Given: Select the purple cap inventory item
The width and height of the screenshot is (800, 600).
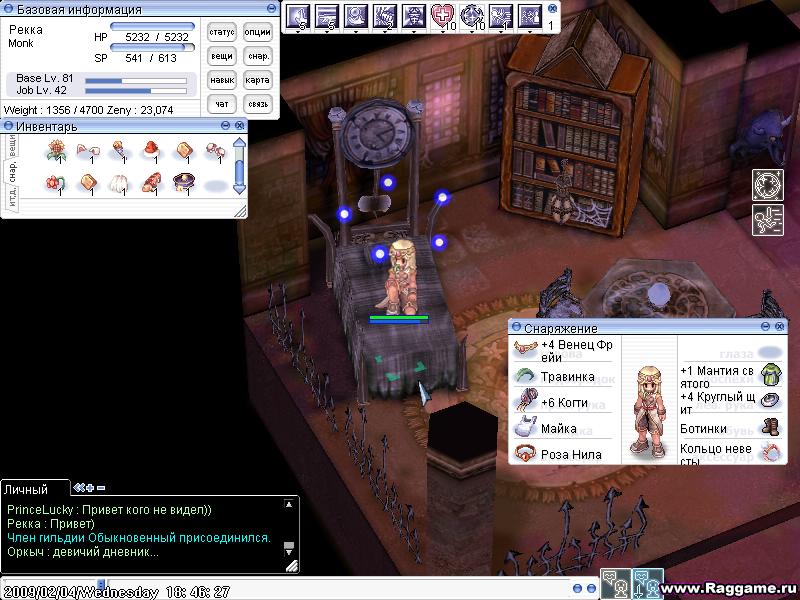Looking at the screenshot, I should point(182,183).
